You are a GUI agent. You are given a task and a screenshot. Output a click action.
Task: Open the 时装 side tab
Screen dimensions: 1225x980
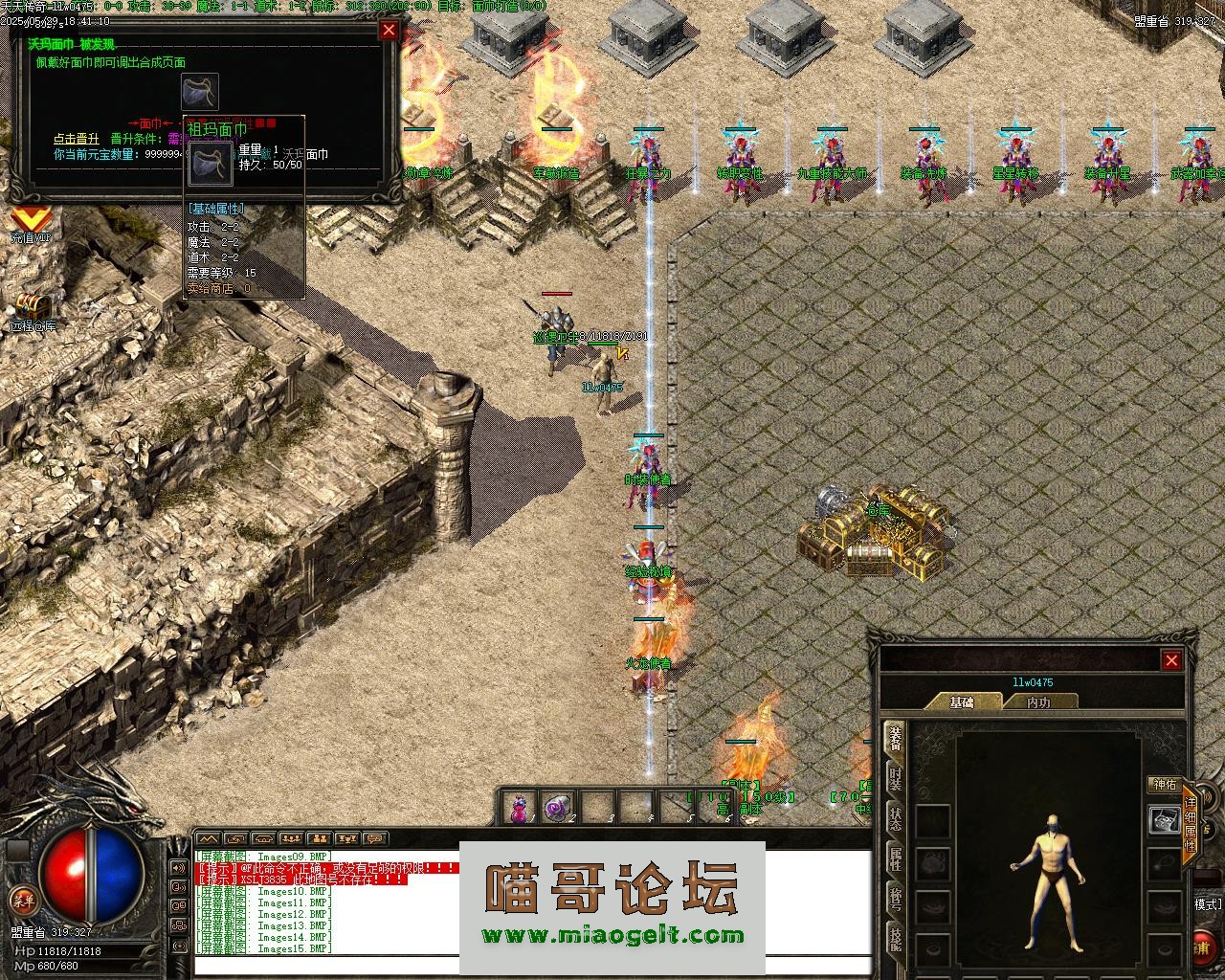click(x=895, y=778)
